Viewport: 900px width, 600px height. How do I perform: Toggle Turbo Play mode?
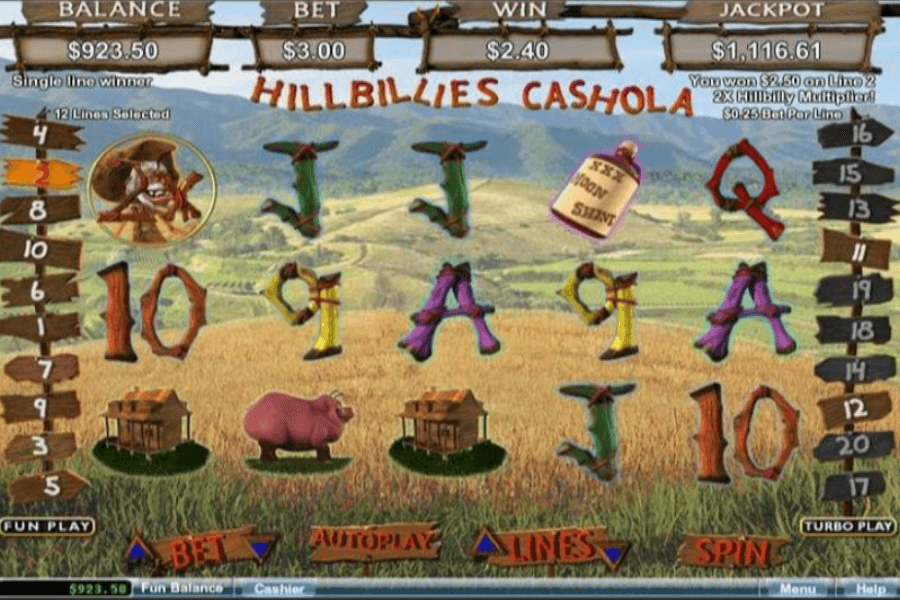(x=846, y=526)
